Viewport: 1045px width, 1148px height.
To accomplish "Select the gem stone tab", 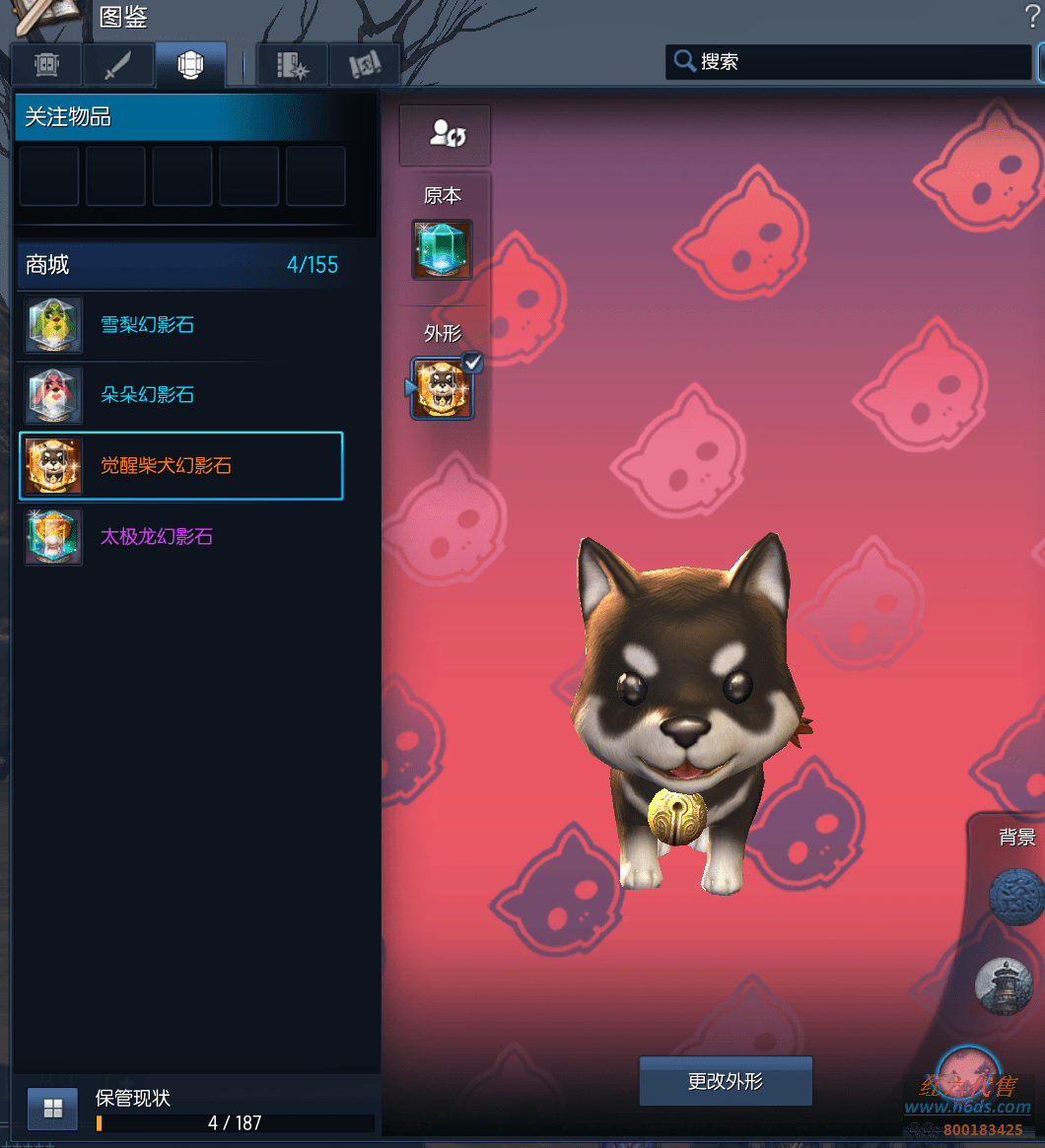I will pyautogui.click(x=190, y=65).
